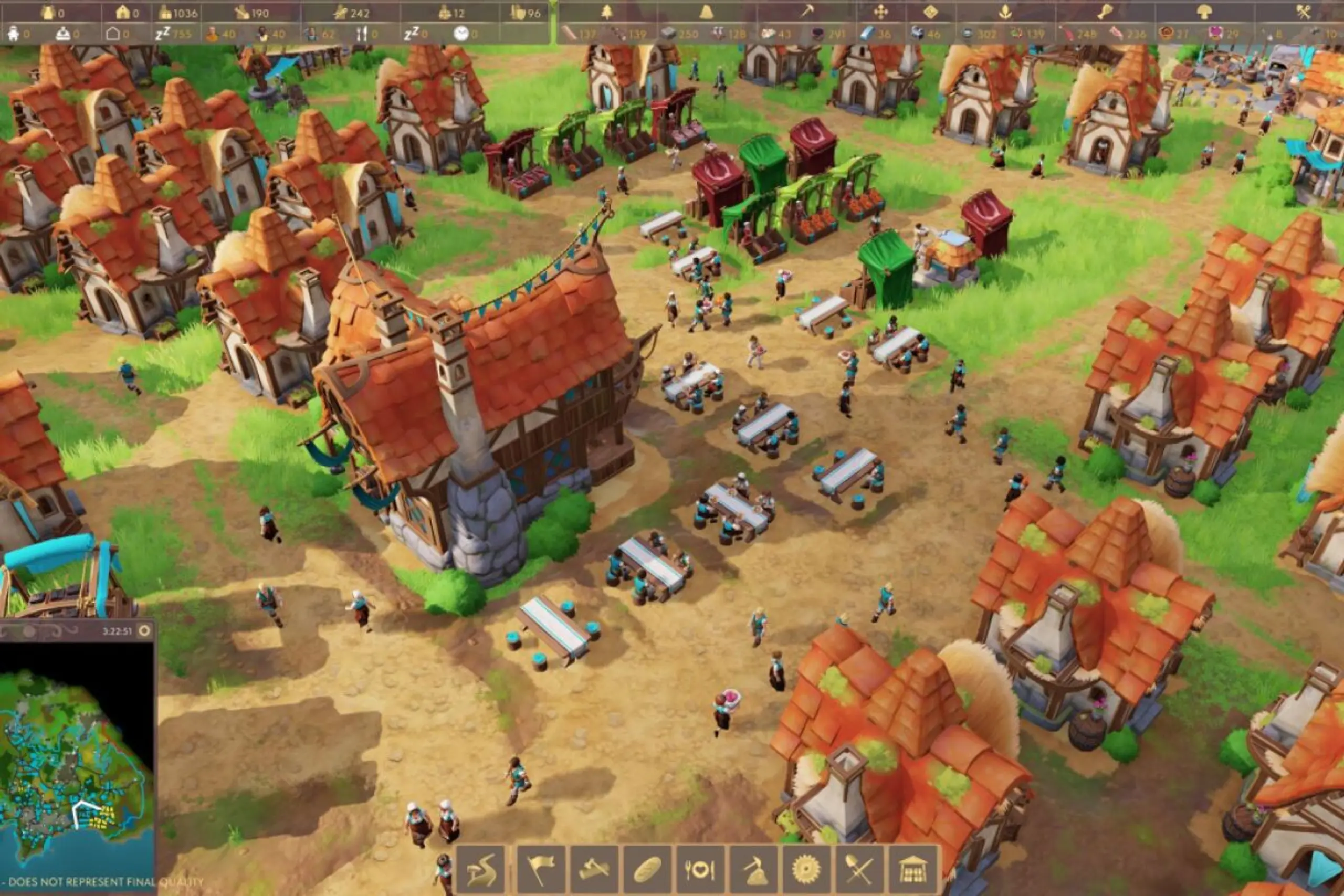This screenshot has height=896, width=1344.
Task: Click the ring button beside the game timer
Action: click(x=144, y=631)
